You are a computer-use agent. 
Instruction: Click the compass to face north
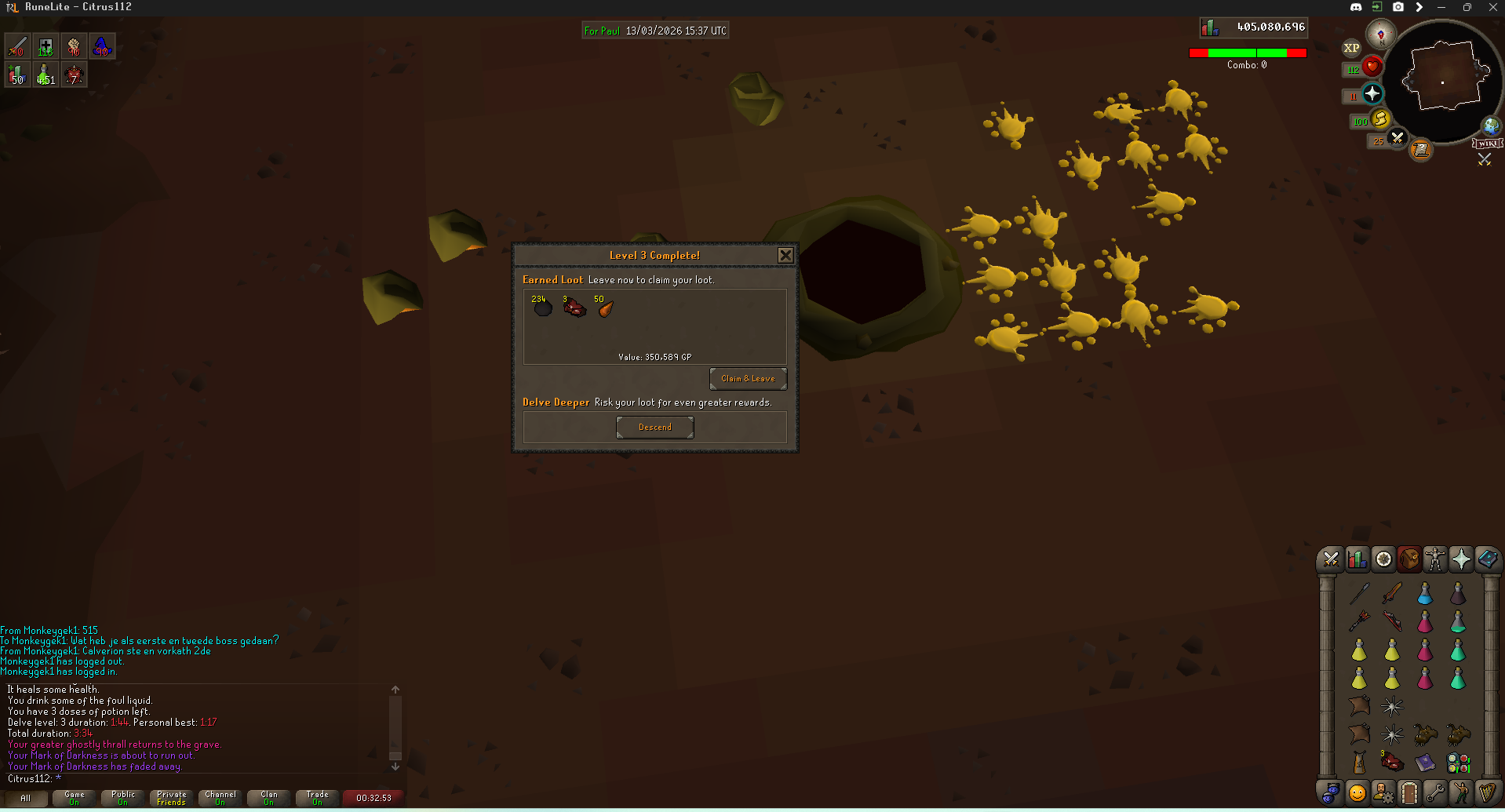[x=1380, y=34]
